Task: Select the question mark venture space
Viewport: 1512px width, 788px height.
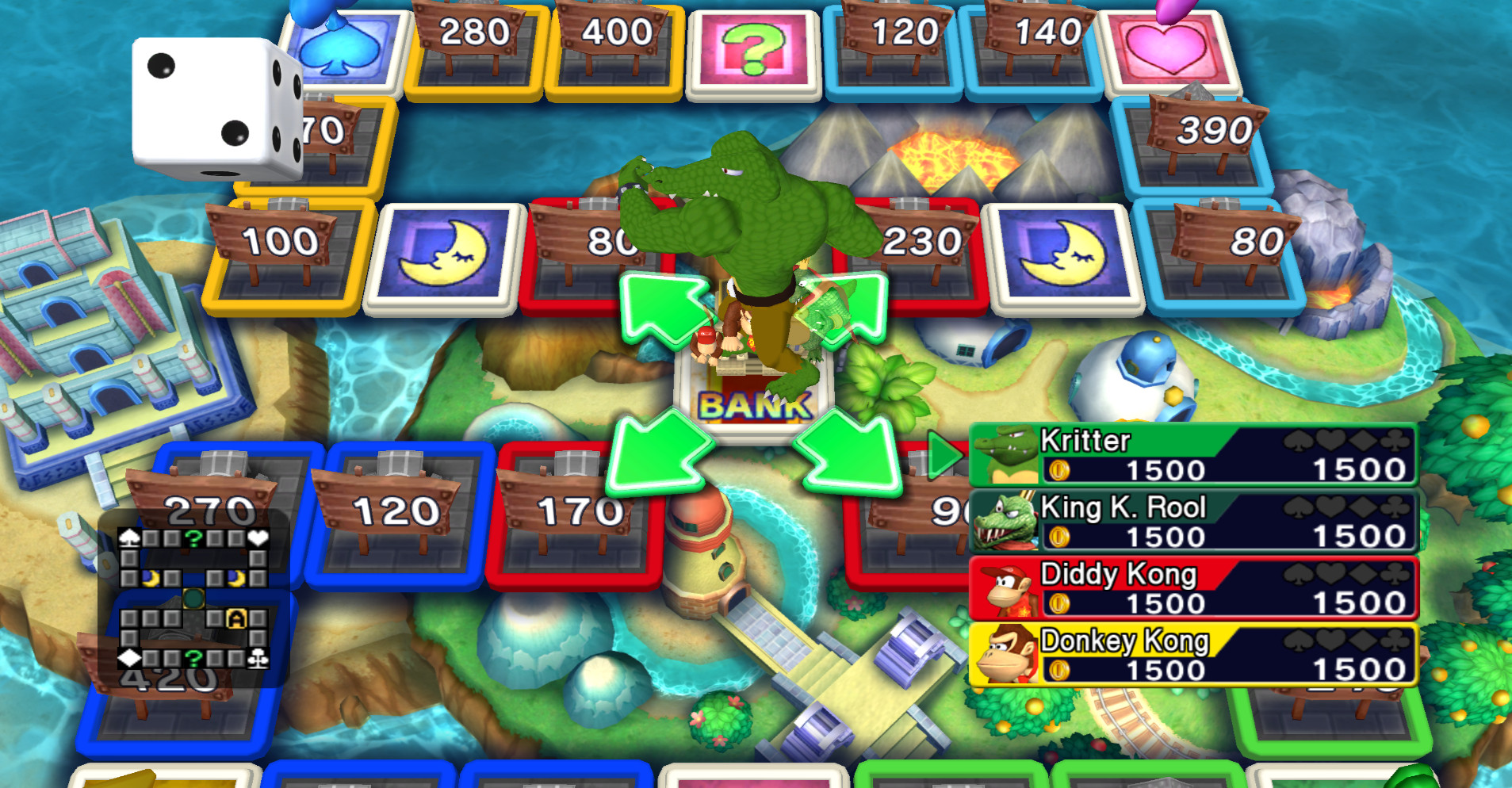Action: (756, 49)
